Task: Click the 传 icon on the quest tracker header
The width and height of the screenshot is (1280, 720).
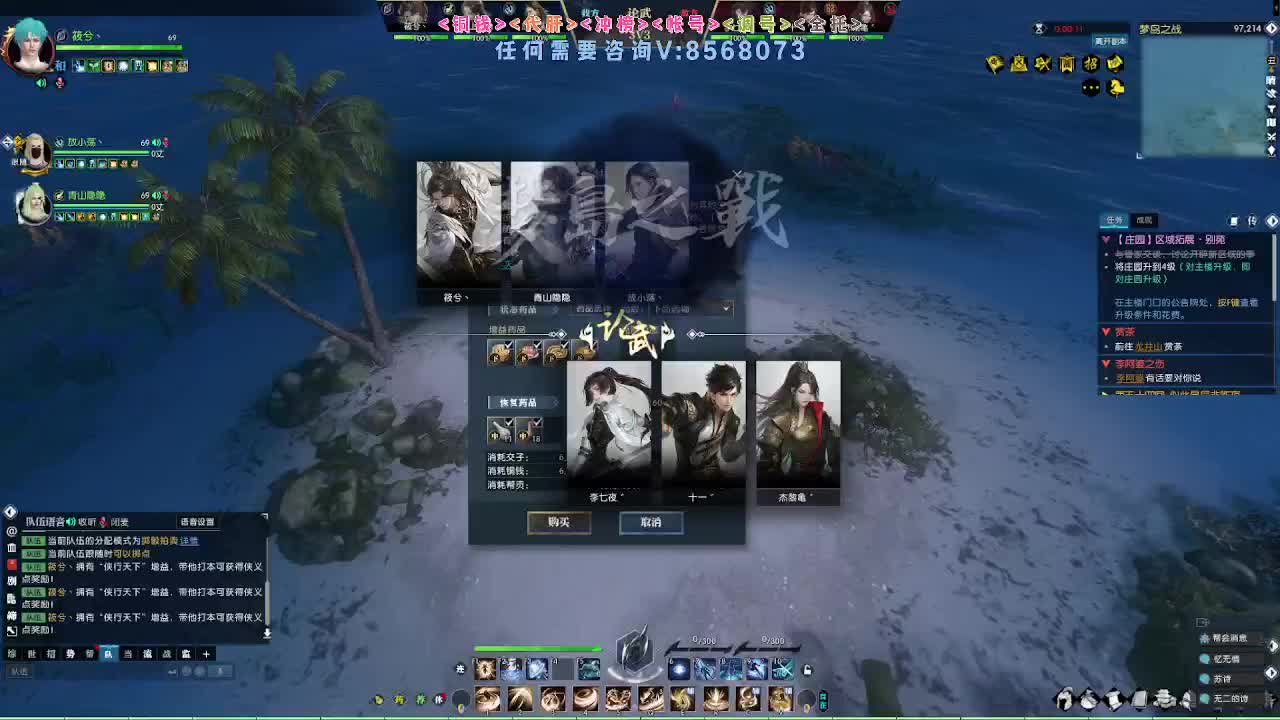Action: coord(1252,220)
